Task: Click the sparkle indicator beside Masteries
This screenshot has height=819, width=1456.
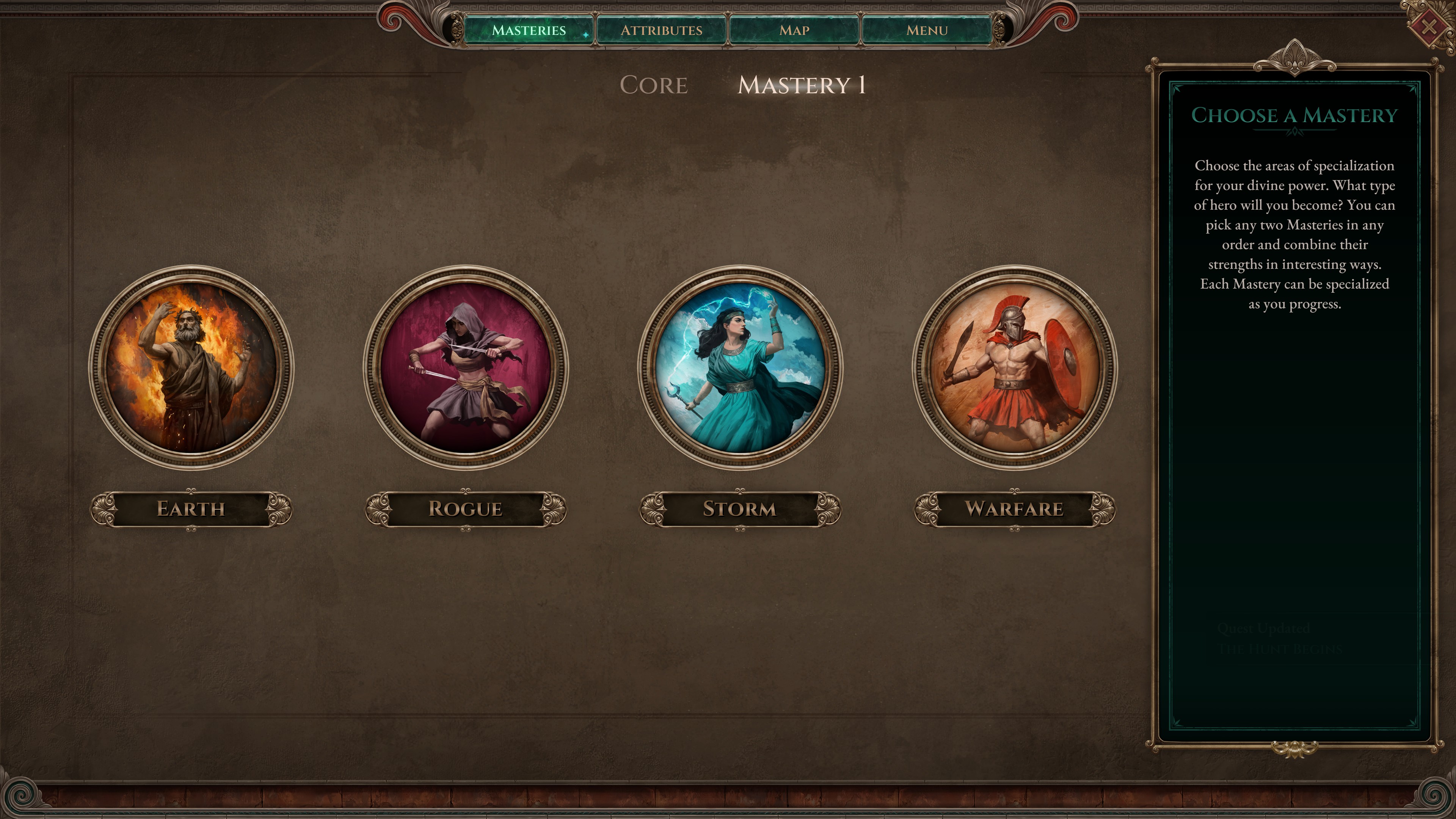Action: click(x=586, y=35)
